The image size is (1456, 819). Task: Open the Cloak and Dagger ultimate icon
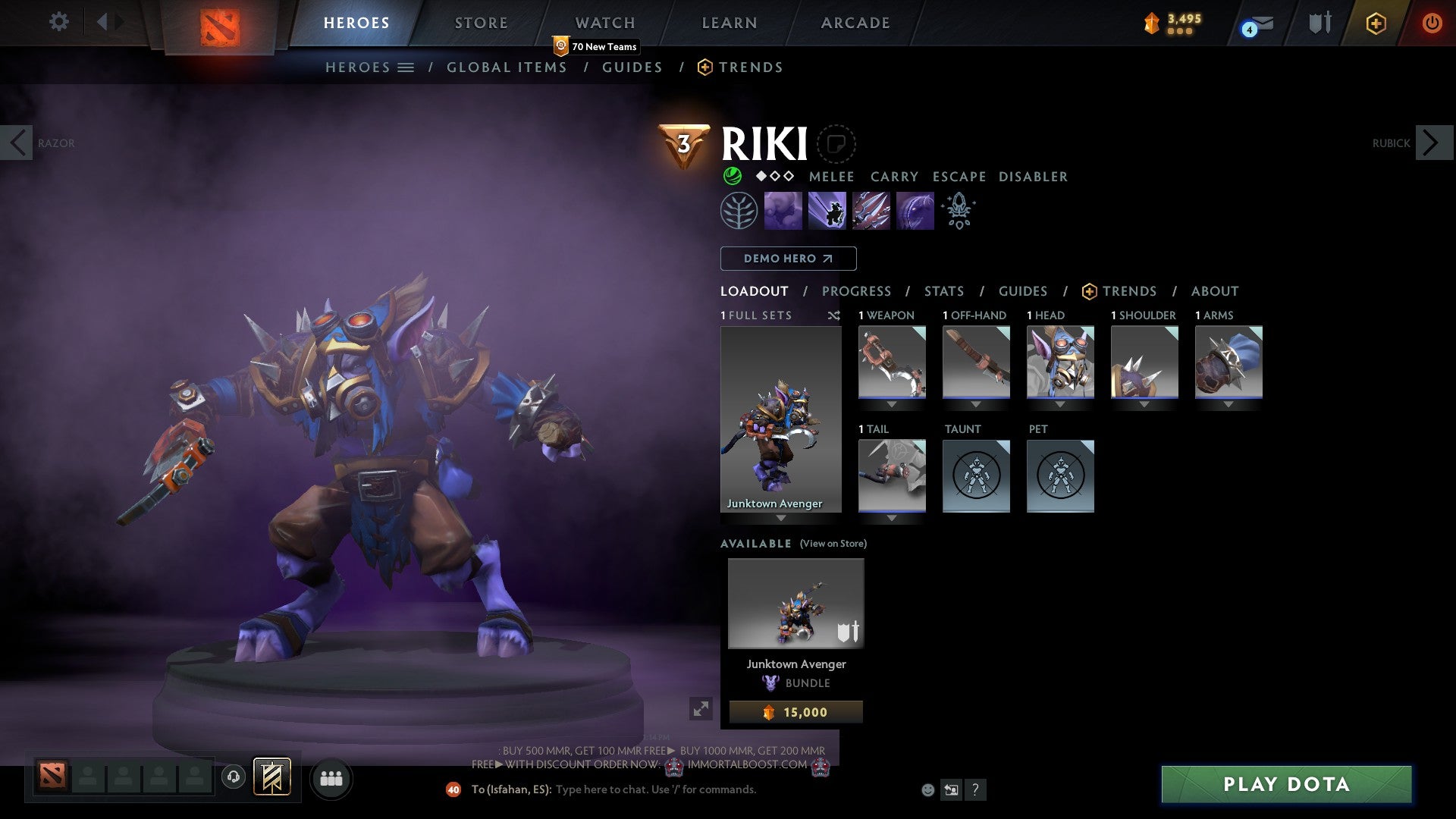click(x=915, y=210)
